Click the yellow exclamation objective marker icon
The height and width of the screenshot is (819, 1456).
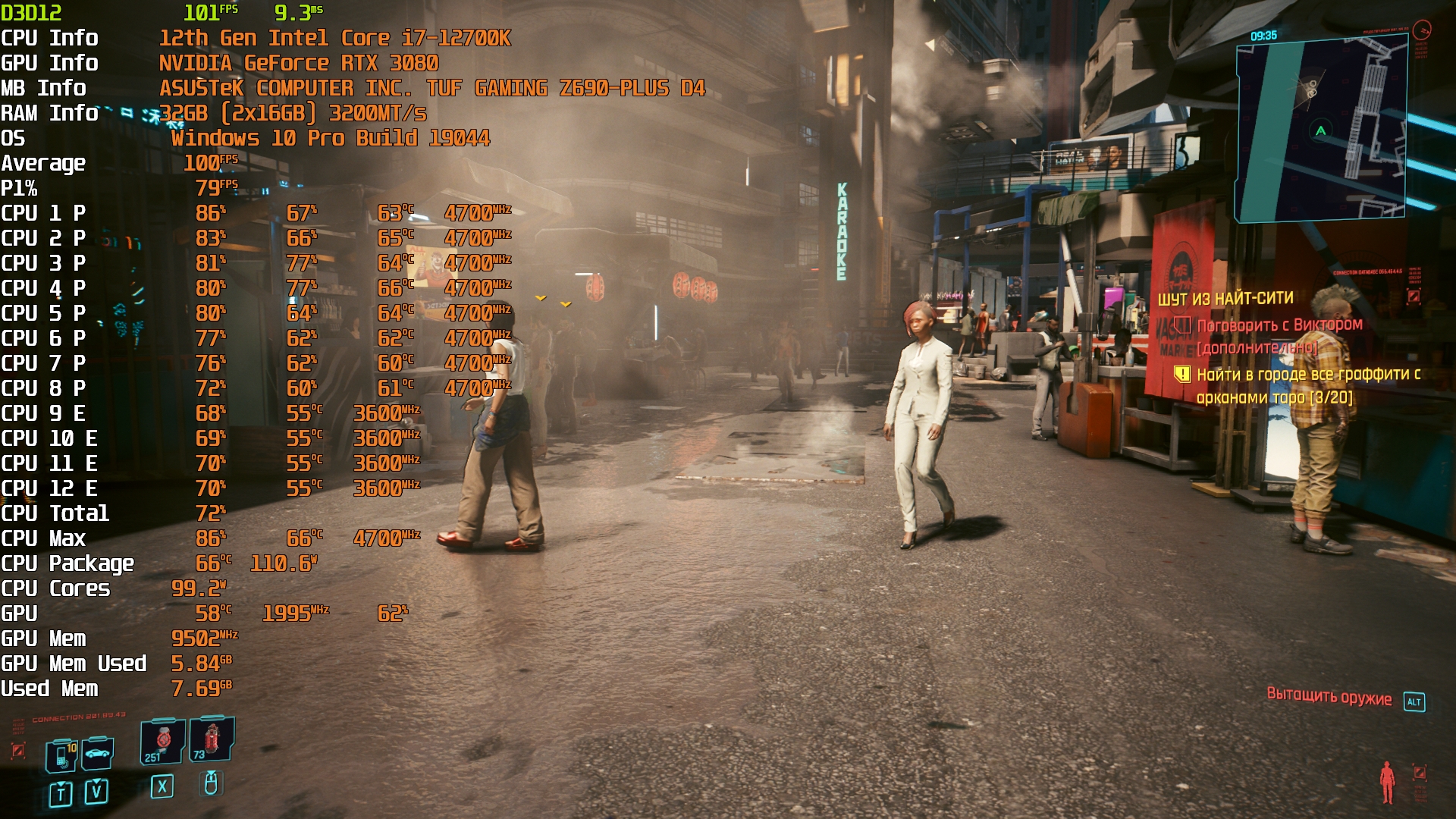click(1181, 374)
